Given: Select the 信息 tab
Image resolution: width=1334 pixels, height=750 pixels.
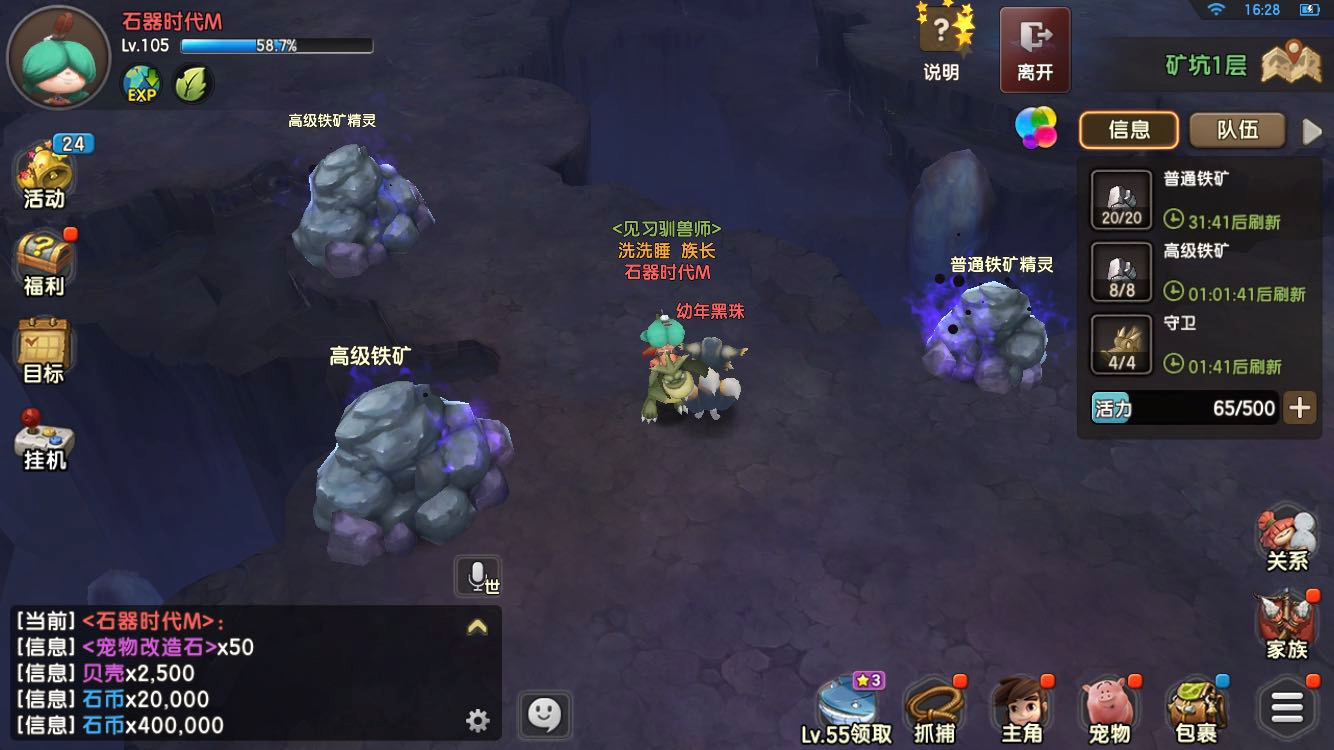Looking at the screenshot, I should pos(1129,130).
